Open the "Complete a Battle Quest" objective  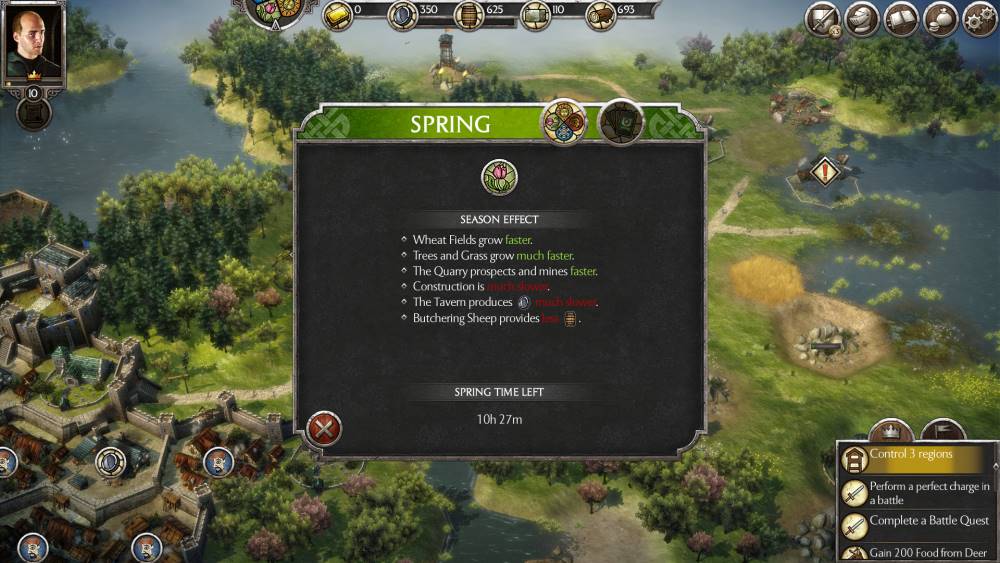915,522
